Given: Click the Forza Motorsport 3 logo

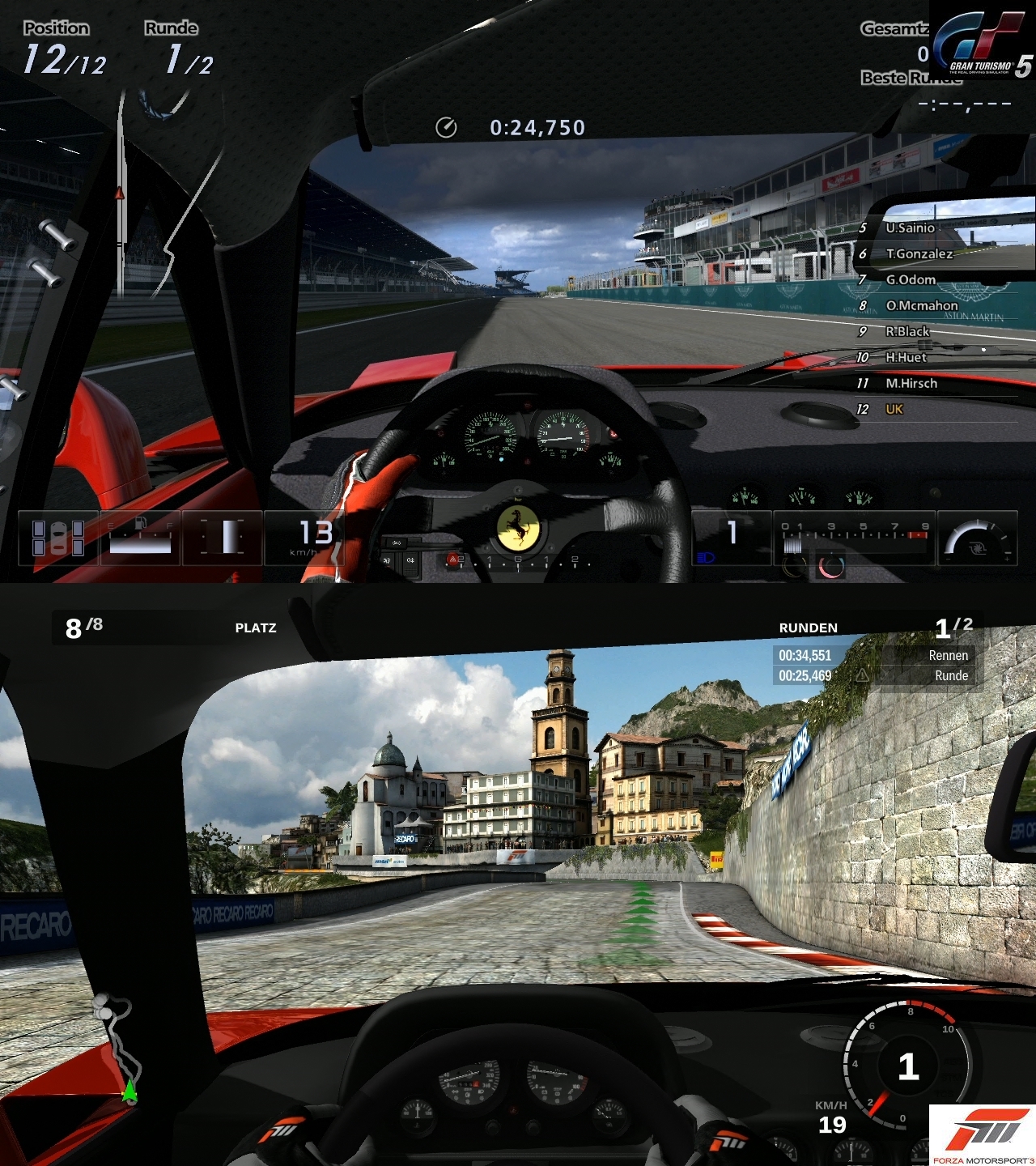Looking at the screenshot, I should tap(982, 1134).
